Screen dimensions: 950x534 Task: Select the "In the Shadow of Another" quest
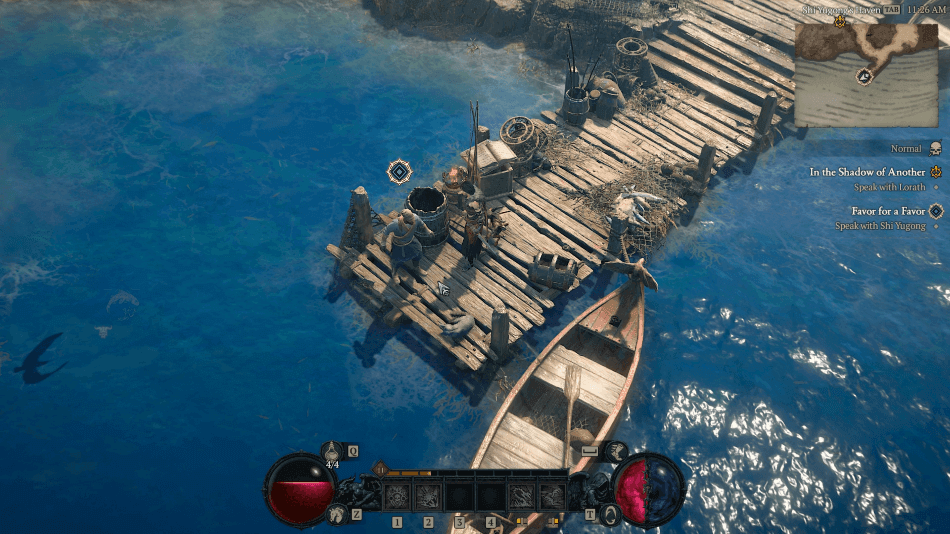click(x=867, y=172)
